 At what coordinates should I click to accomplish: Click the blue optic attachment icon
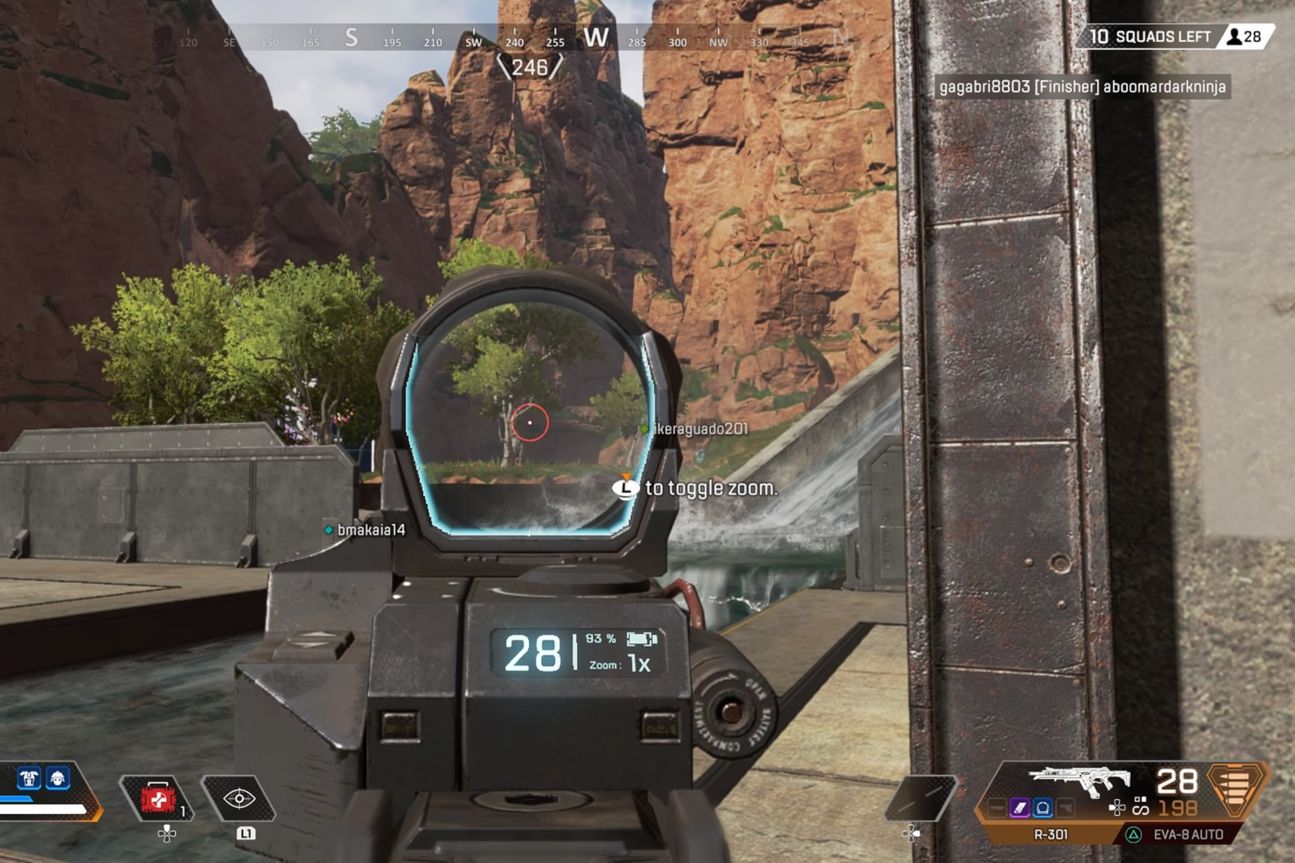(x=1042, y=808)
